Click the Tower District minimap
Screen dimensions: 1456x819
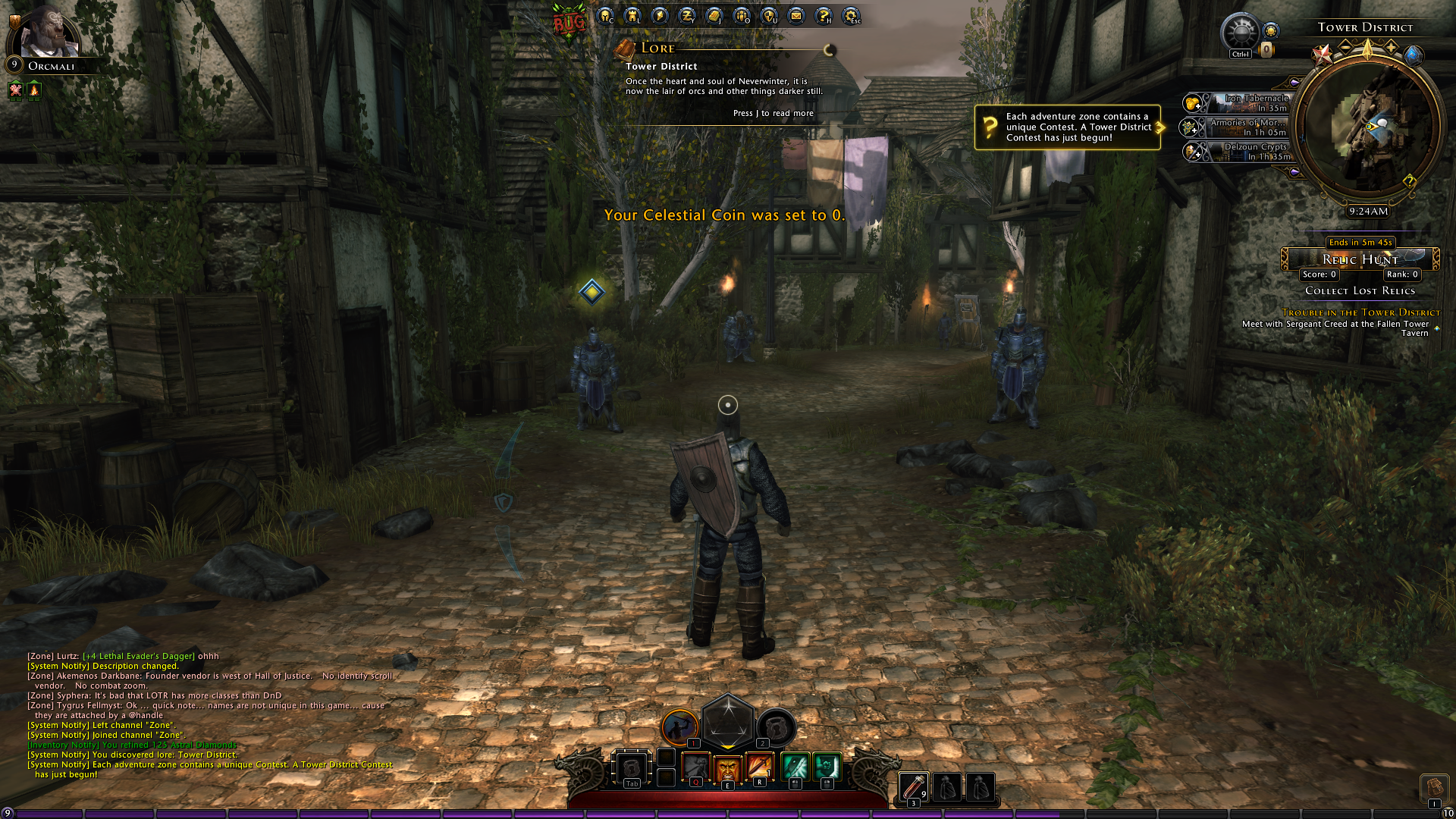point(1367,127)
